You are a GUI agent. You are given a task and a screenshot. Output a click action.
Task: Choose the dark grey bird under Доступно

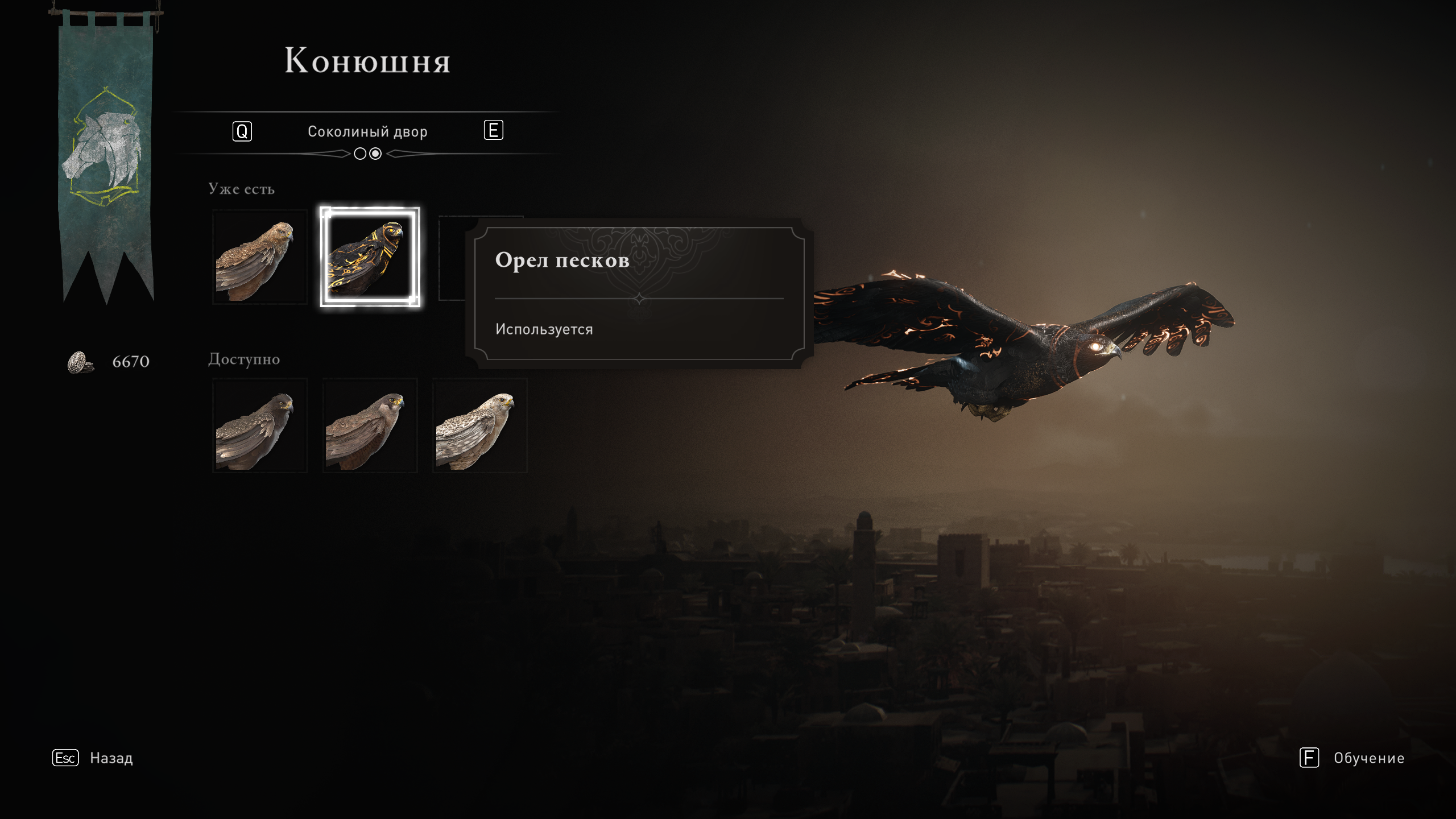pos(259,425)
